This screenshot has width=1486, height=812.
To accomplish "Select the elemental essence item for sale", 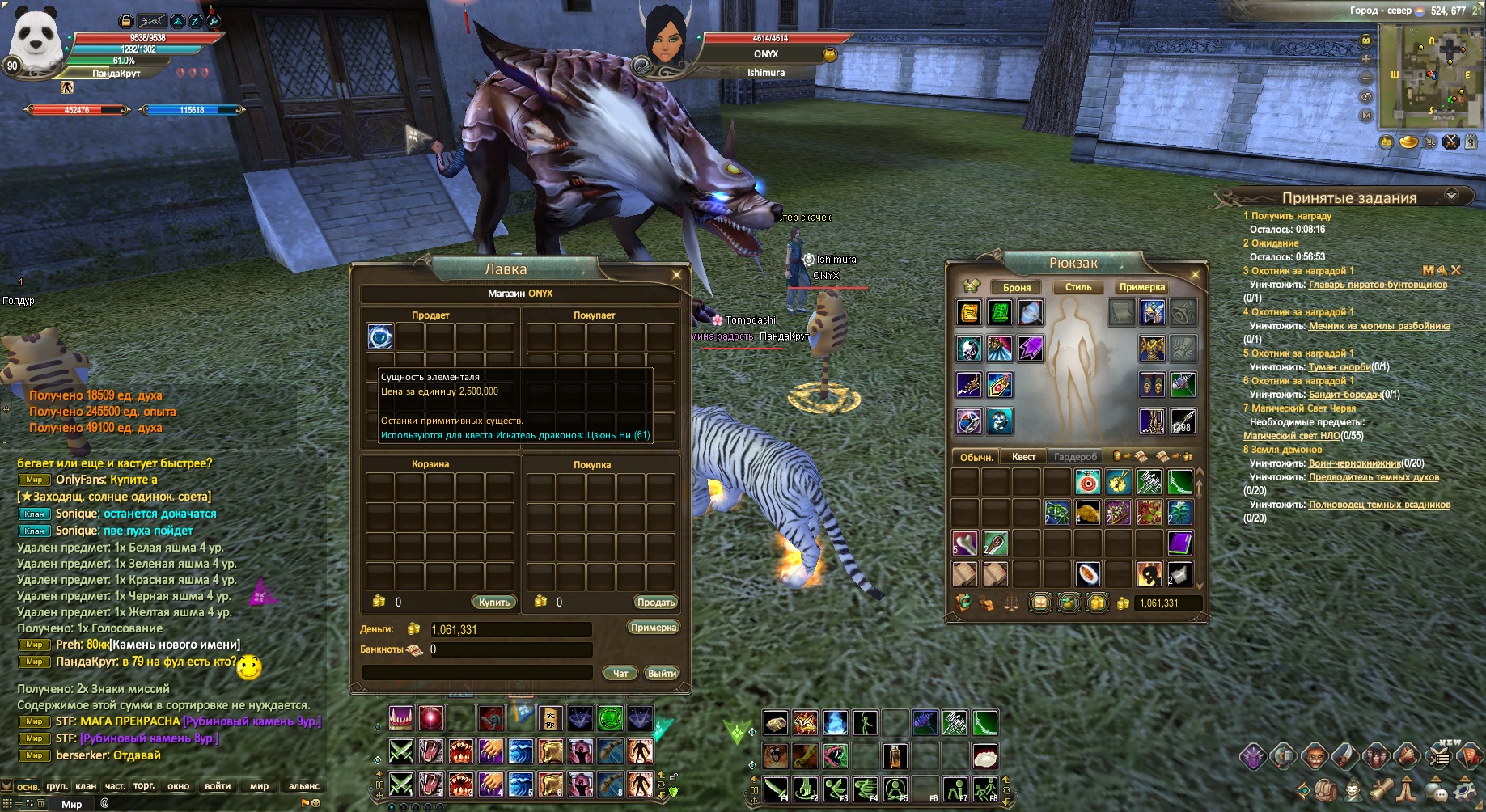I will [x=380, y=336].
